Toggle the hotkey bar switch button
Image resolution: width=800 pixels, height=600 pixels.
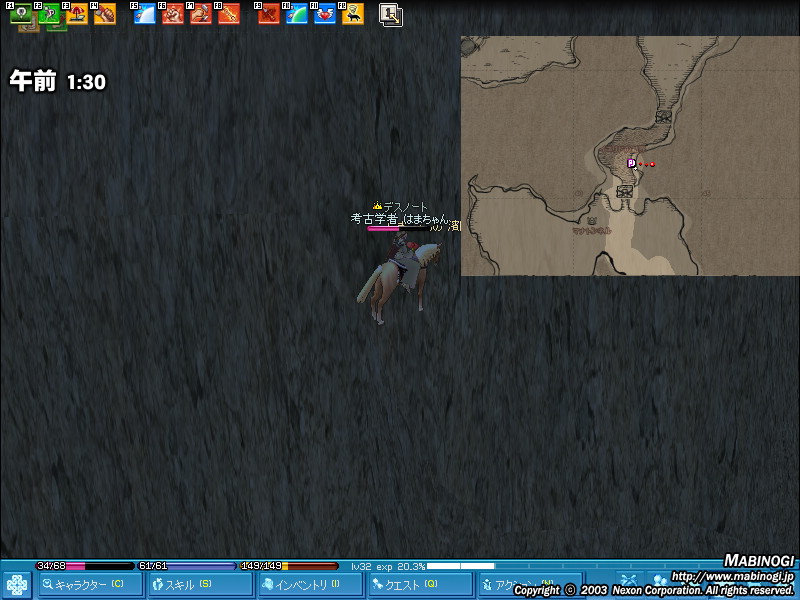tap(391, 14)
